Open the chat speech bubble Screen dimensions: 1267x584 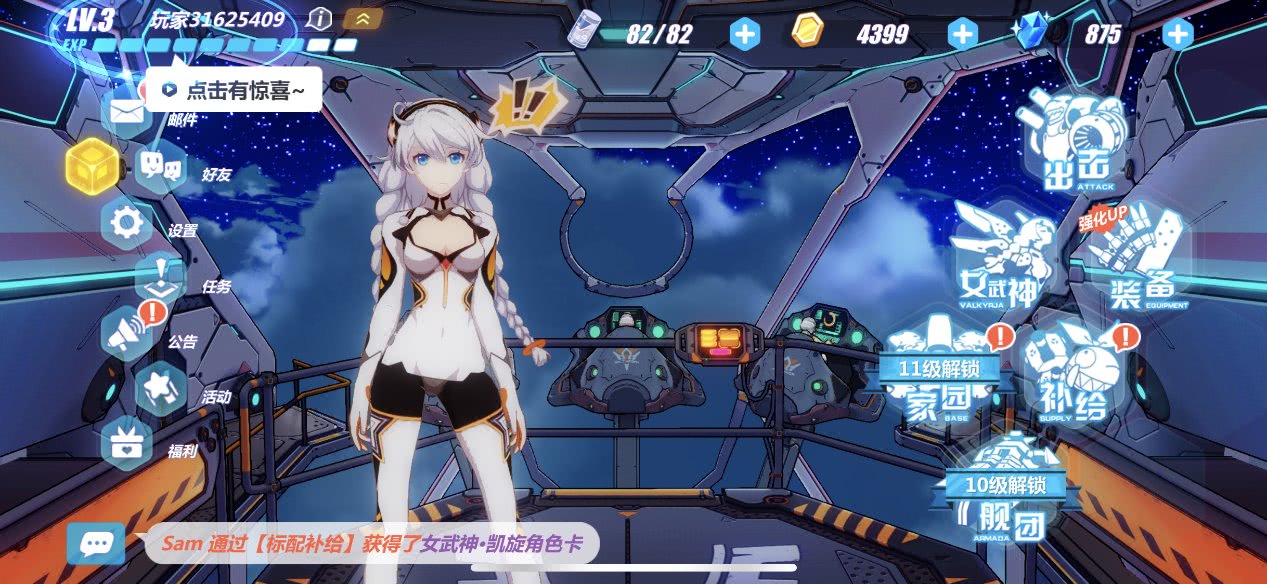pos(96,543)
